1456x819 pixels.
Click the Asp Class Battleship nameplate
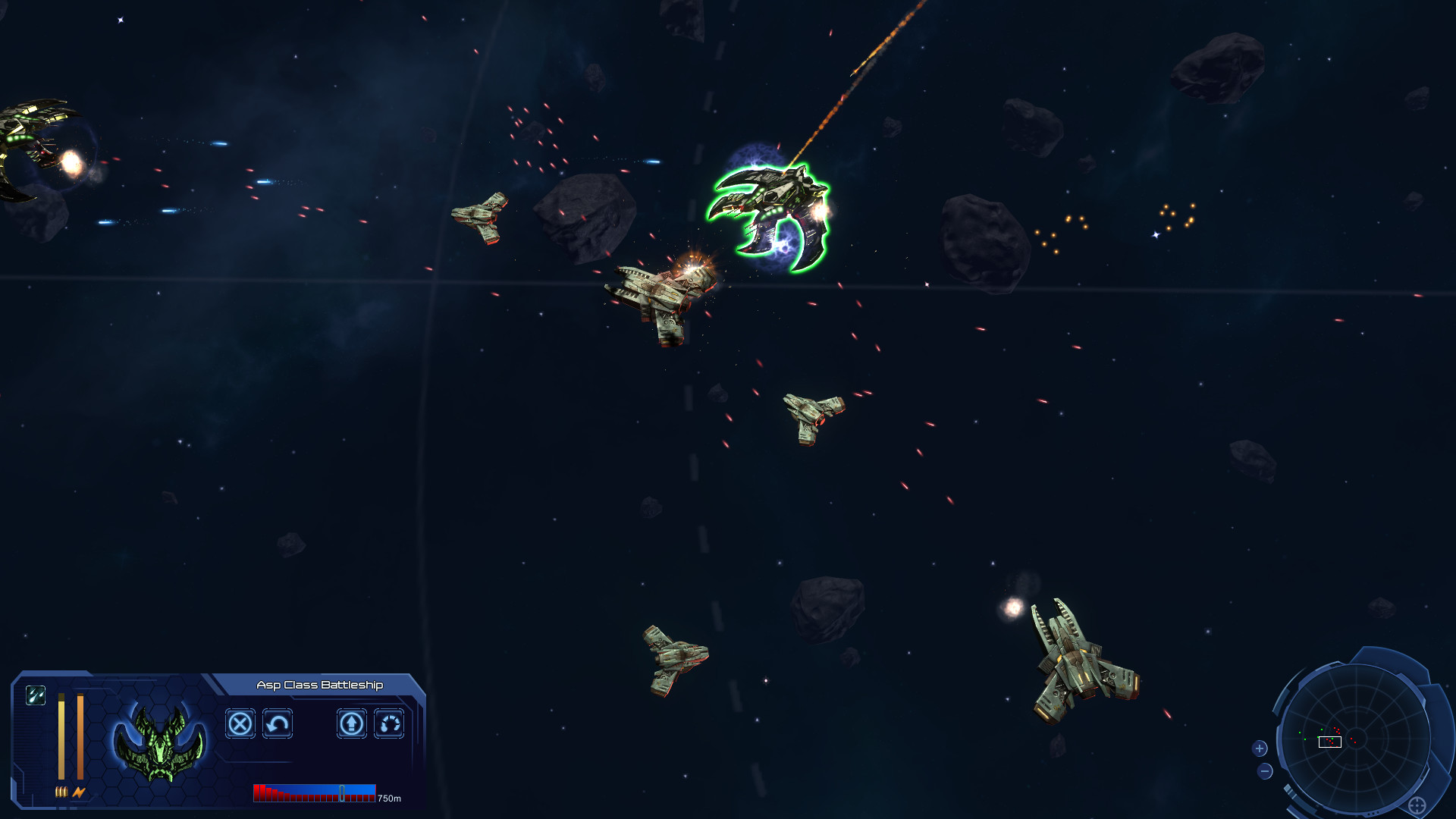[x=318, y=683]
